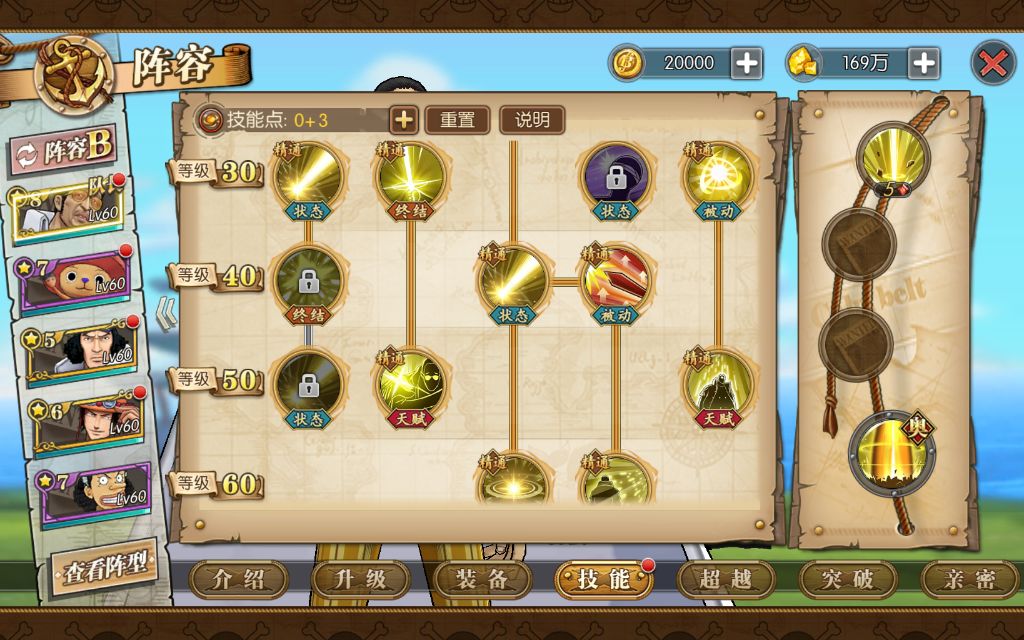The image size is (1024, 640).
Task: Reset skill points with 重置 button
Action: [457, 120]
